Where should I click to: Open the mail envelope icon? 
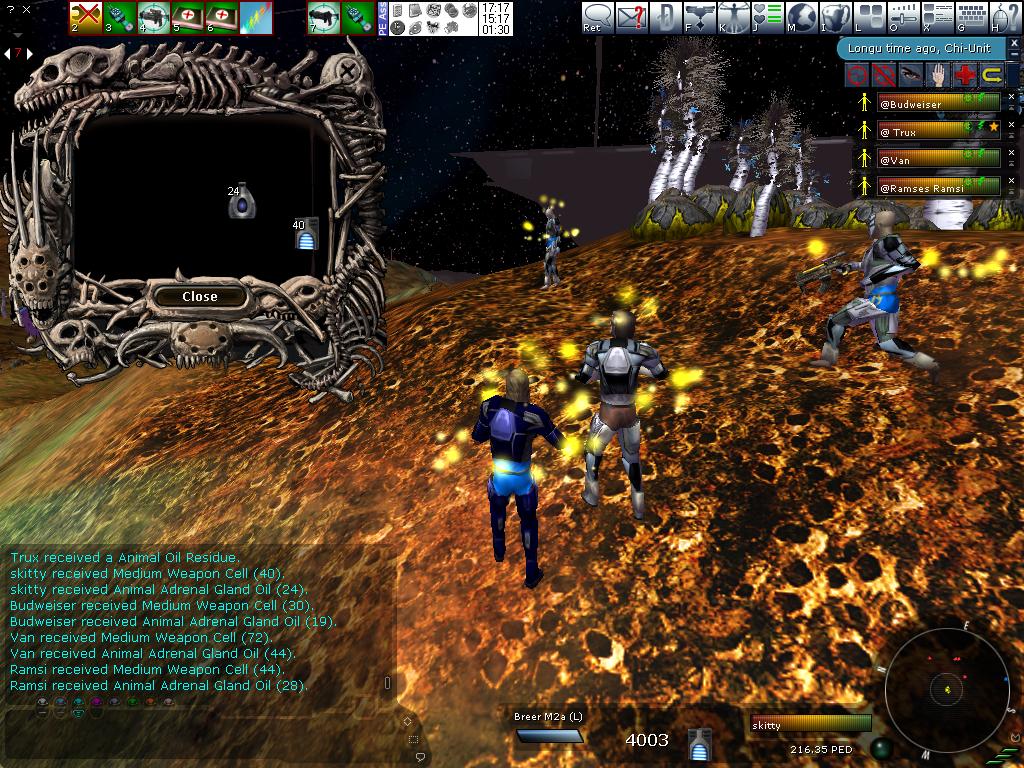pos(631,17)
